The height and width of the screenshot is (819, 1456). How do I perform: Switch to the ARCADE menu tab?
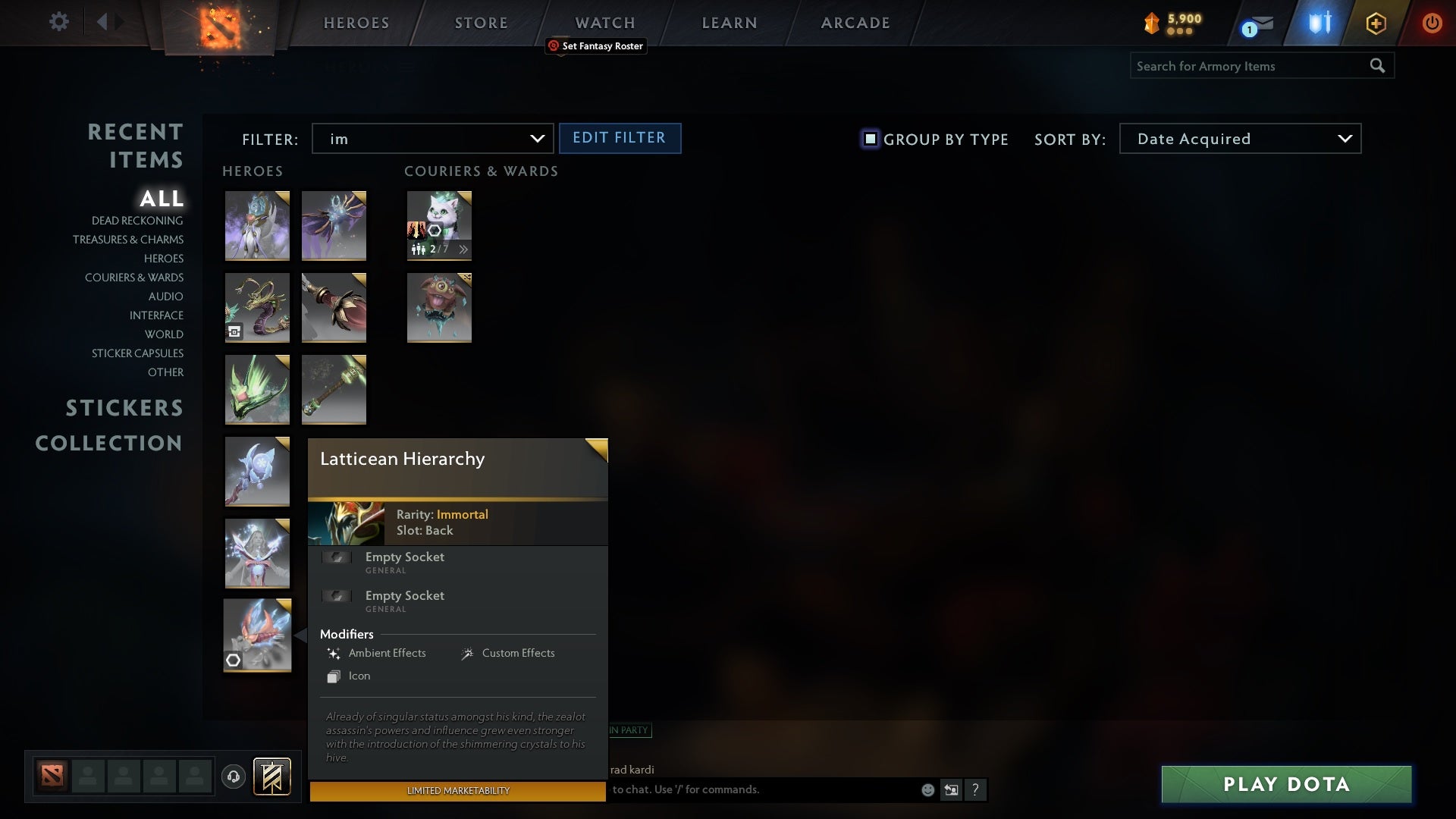854,23
